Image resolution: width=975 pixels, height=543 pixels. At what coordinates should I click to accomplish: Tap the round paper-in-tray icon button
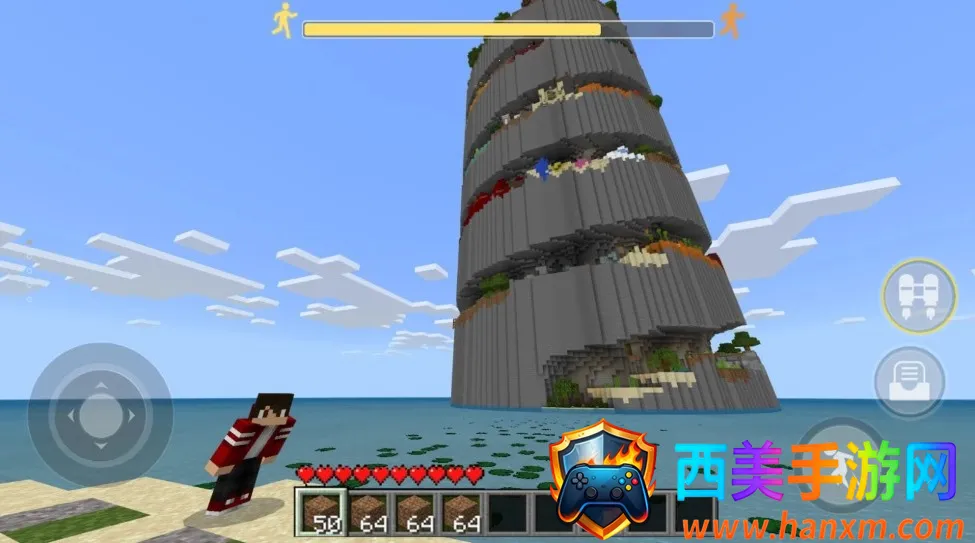(x=910, y=380)
